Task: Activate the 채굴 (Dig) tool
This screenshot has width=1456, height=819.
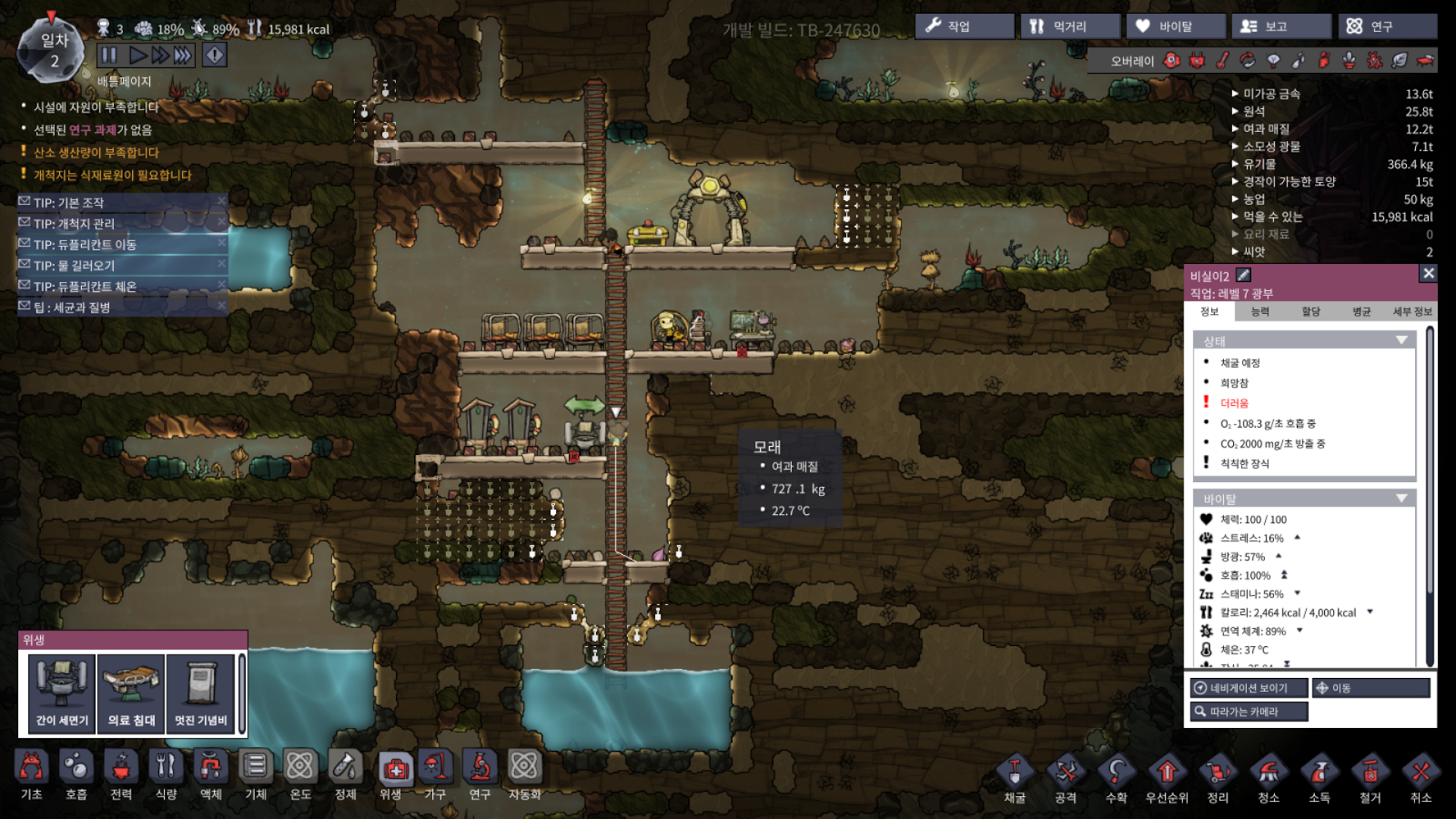Action: (1015, 780)
